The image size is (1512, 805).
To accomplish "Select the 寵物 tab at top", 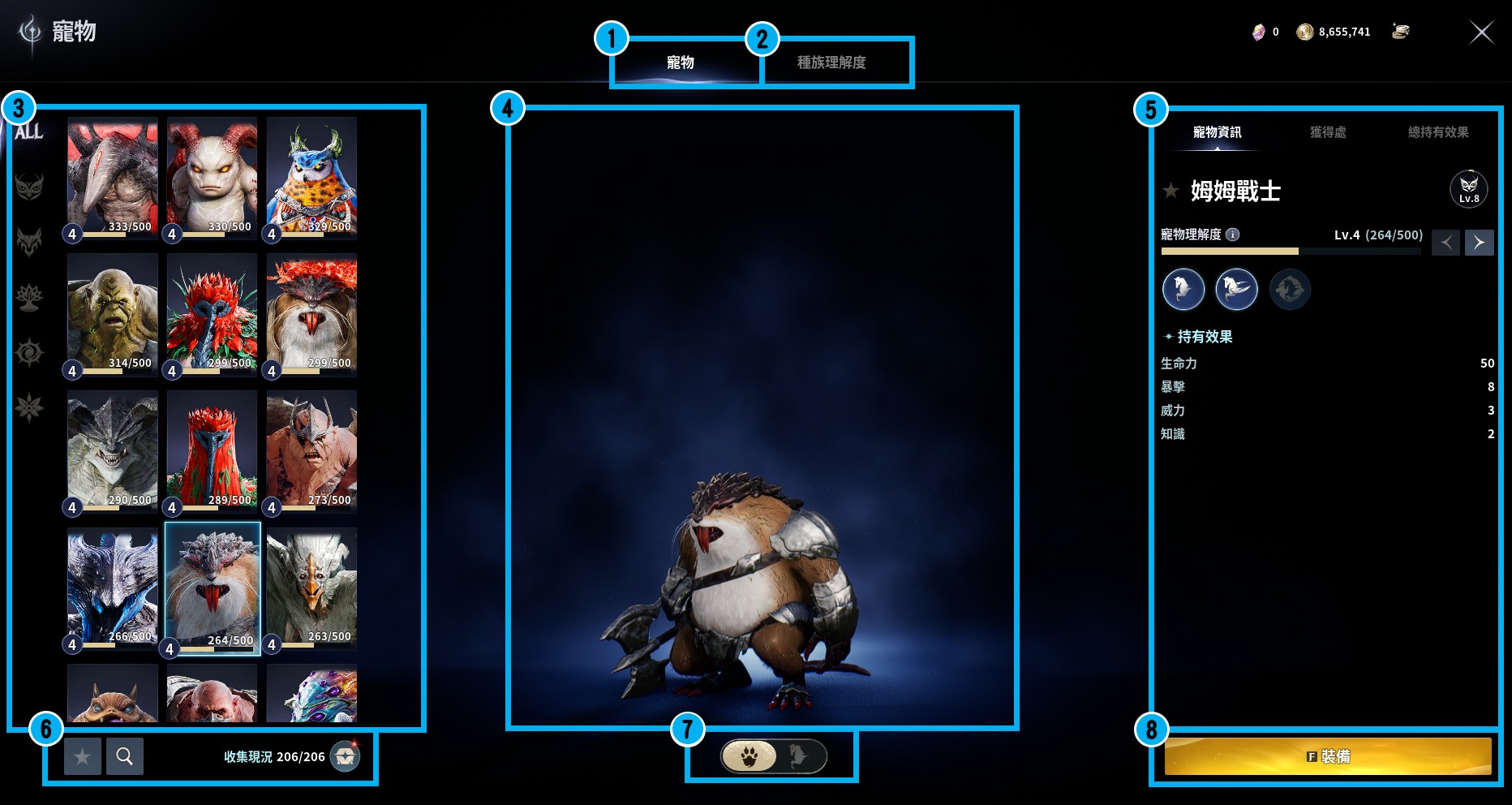I will [x=680, y=62].
